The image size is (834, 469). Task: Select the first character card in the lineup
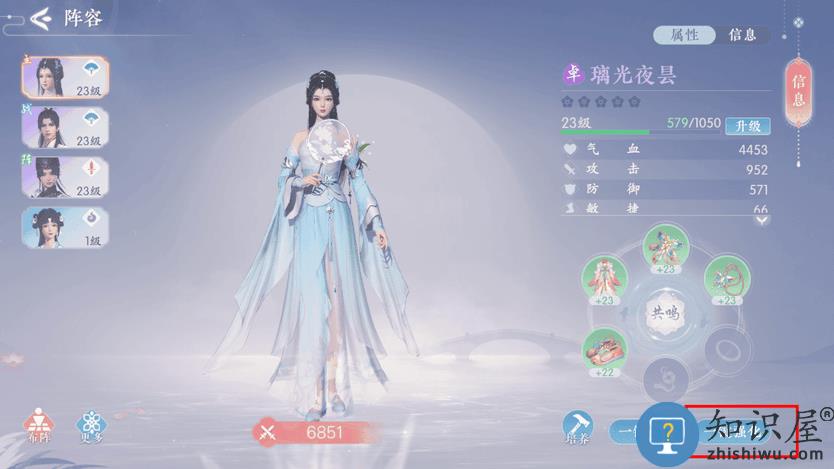pyautogui.click(x=65, y=78)
